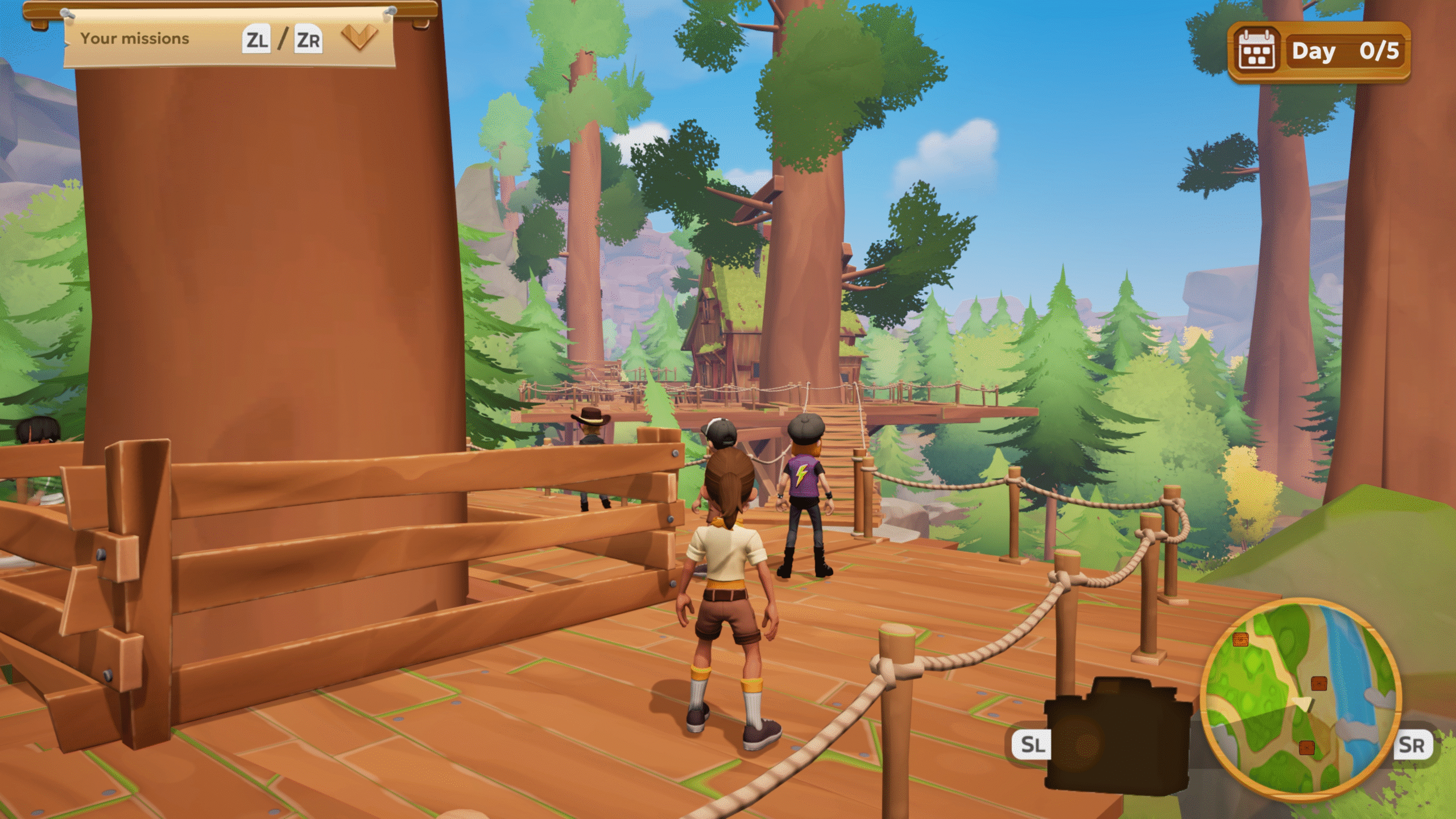The width and height of the screenshot is (1456, 819).
Task: Open the calendar icon beside Day
Action: click(x=1256, y=52)
